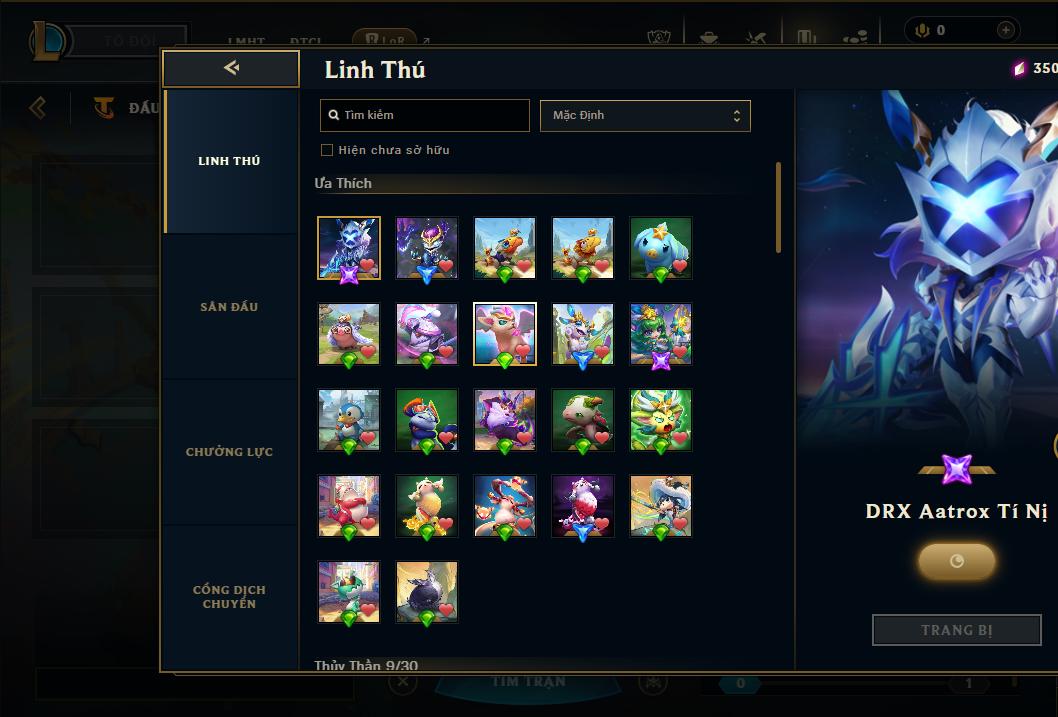
Task: Show the Linh Thú tab
Action: pyautogui.click(x=229, y=161)
